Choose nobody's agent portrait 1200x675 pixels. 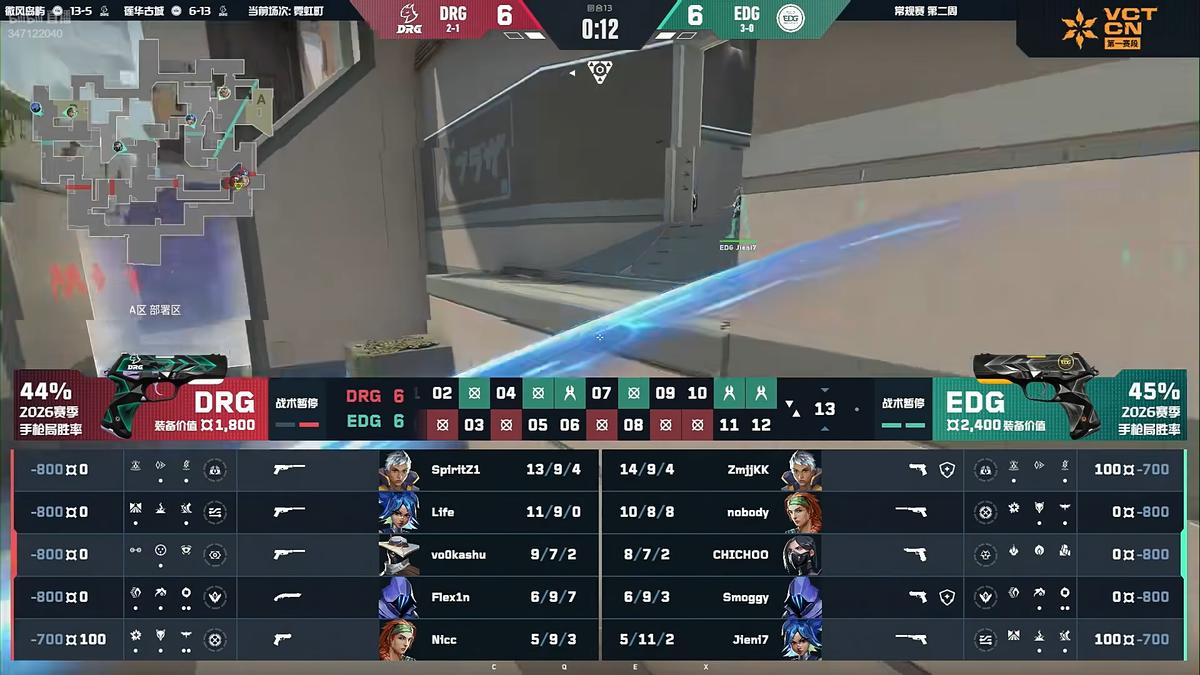pyautogui.click(x=801, y=512)
